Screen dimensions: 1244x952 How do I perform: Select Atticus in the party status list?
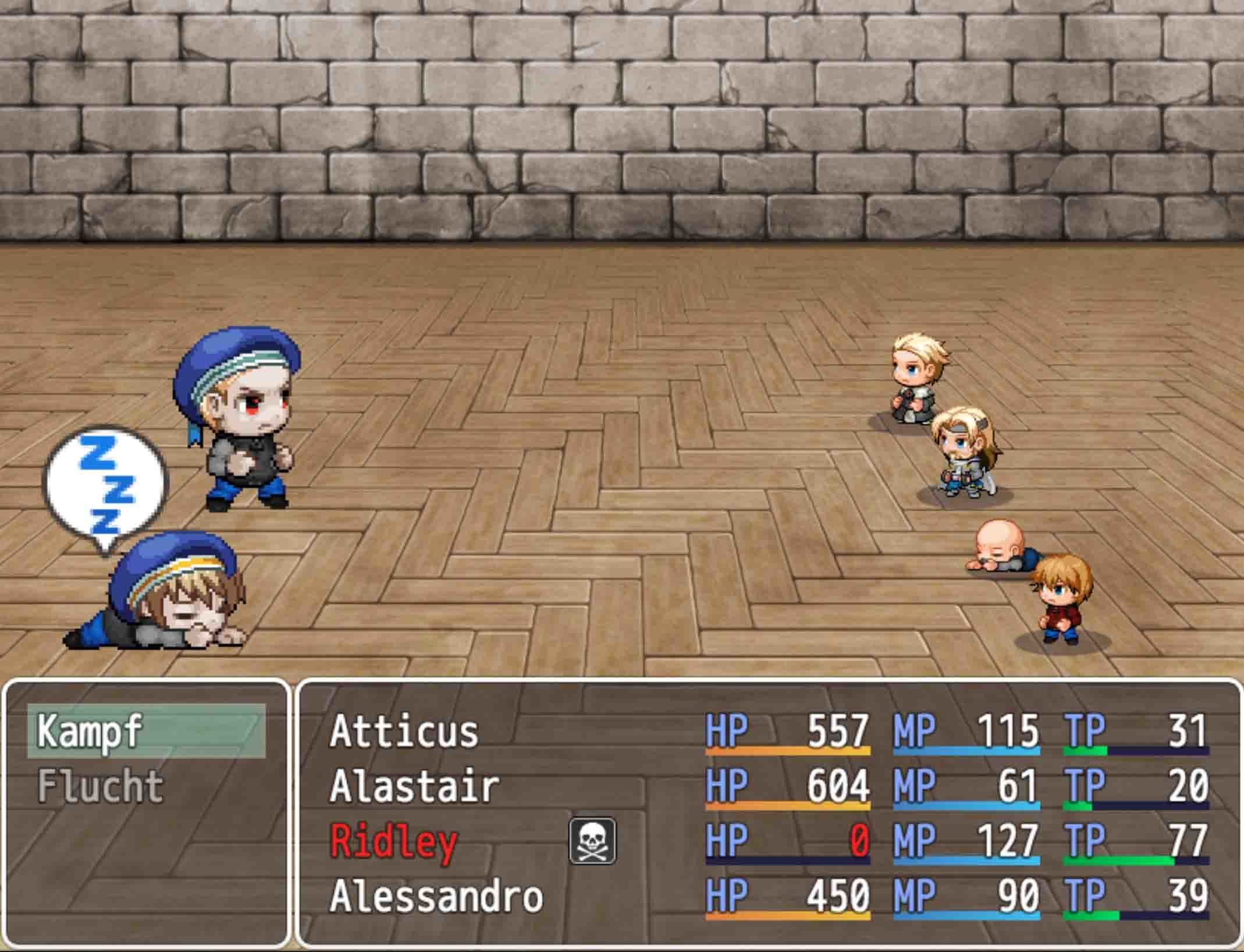(404, 731)
